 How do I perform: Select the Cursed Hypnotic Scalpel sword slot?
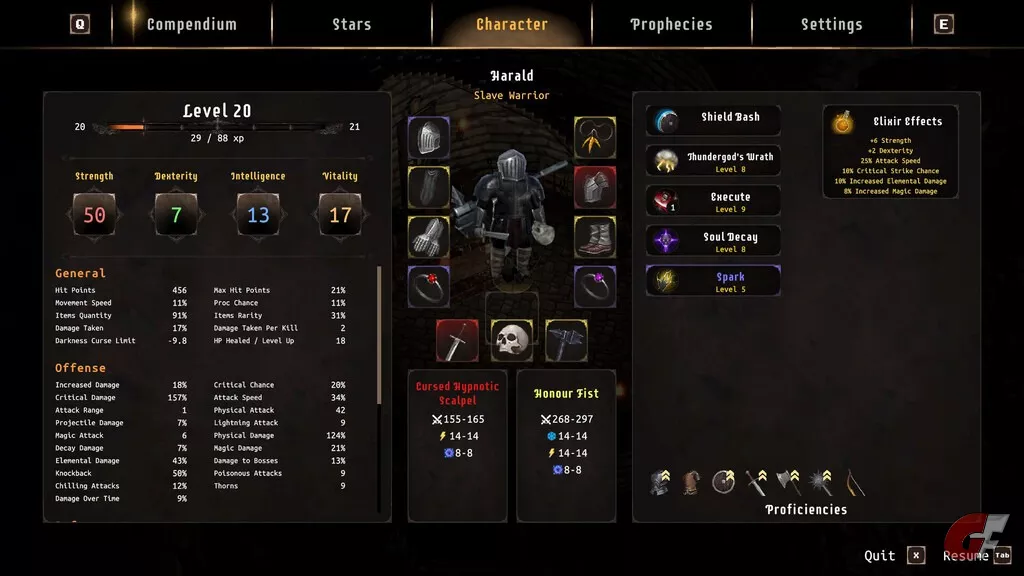457,340
